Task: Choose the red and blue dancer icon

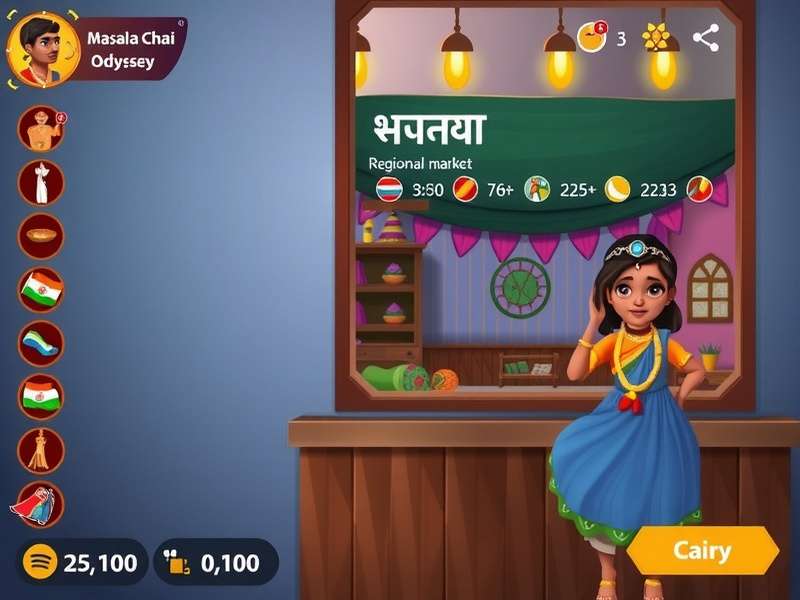Action: click(39, 505)
